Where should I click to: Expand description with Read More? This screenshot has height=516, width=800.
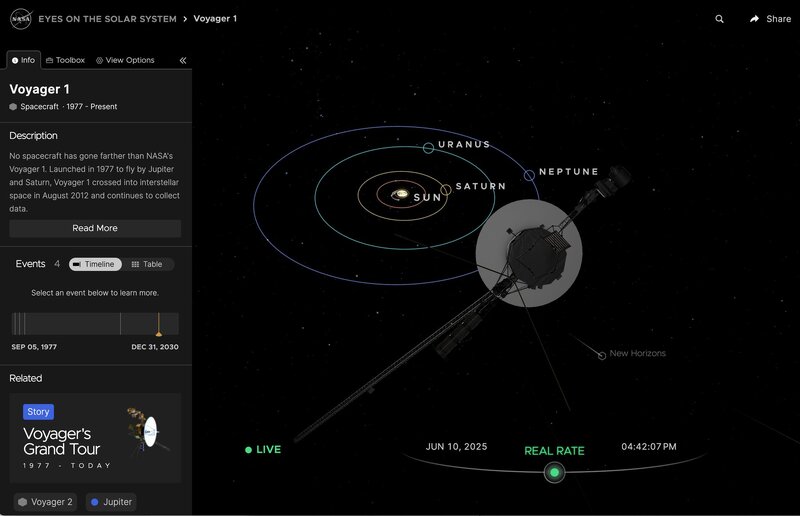(x=95, y=228)
